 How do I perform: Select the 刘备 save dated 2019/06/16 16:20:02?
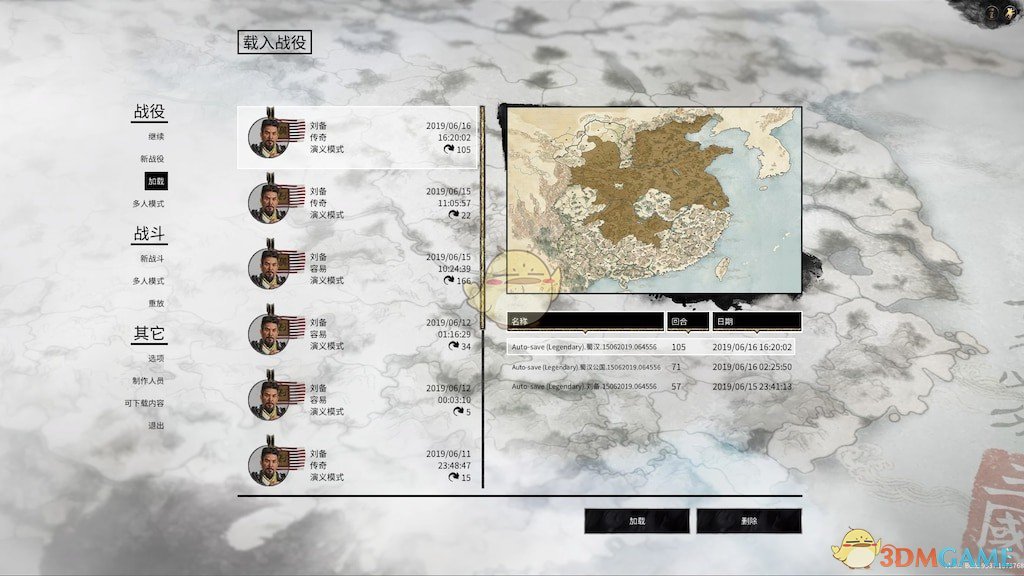tap(358, 138)
